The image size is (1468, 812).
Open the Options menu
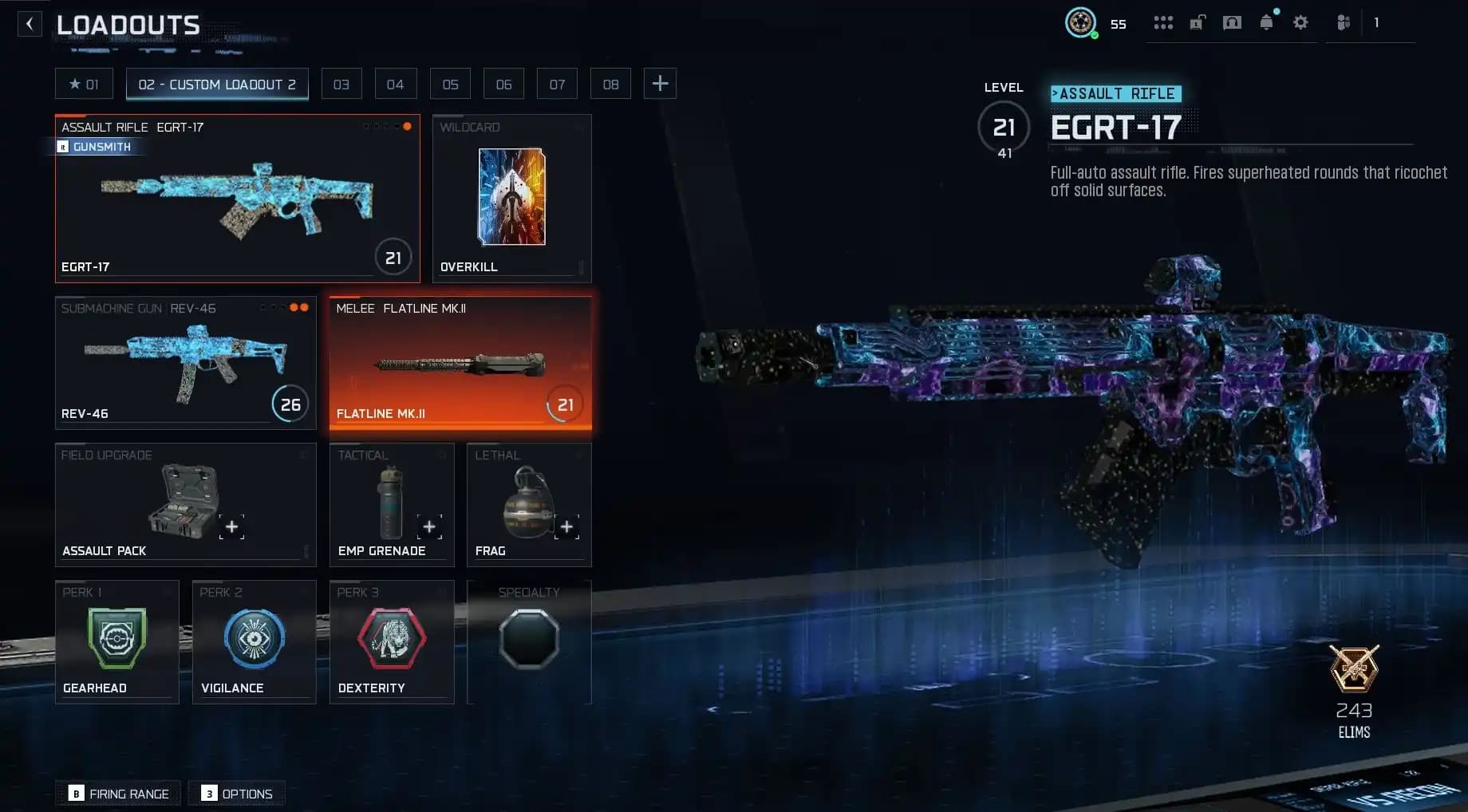point(236,793)
